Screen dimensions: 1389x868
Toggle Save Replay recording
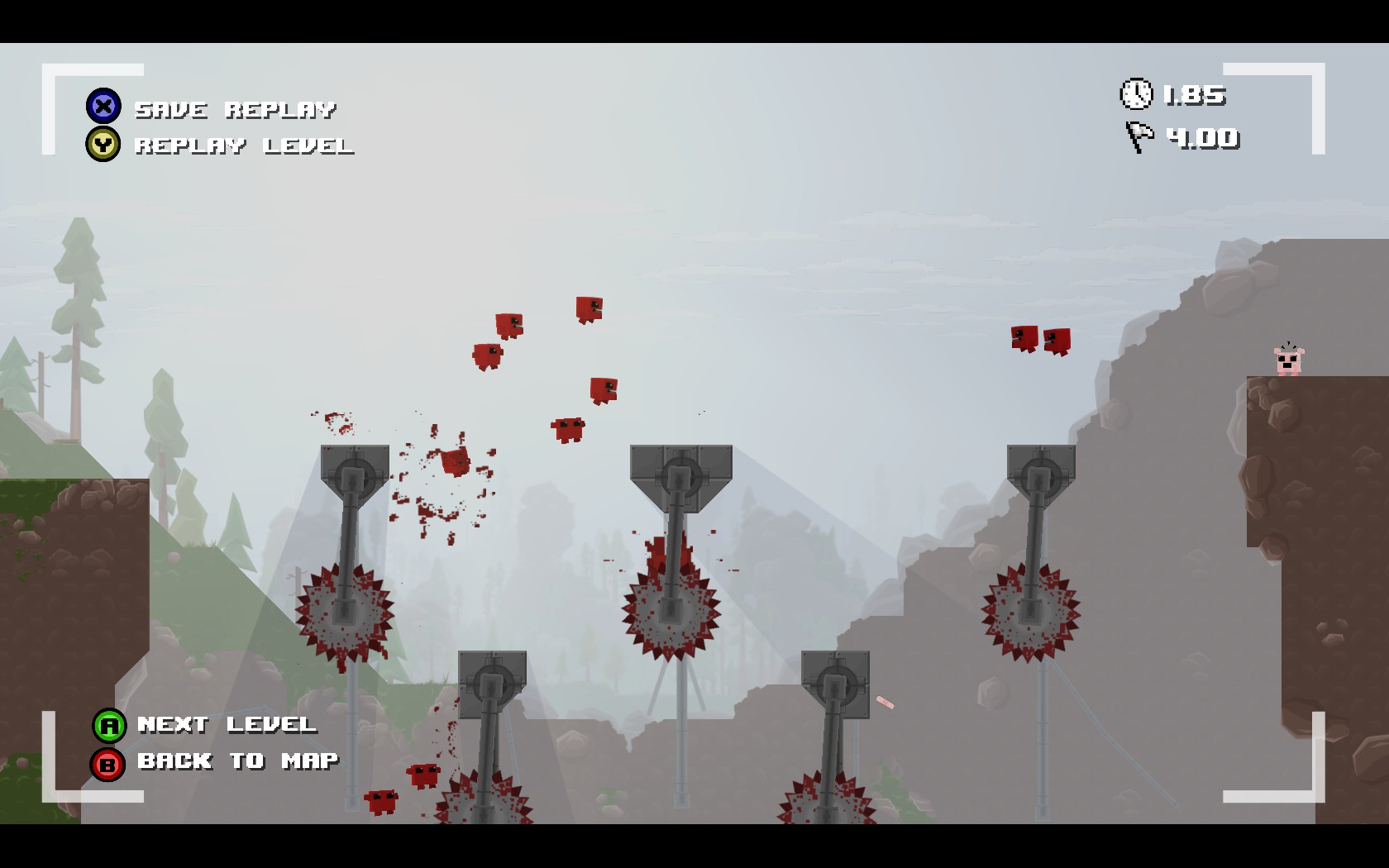click(236, 107)
